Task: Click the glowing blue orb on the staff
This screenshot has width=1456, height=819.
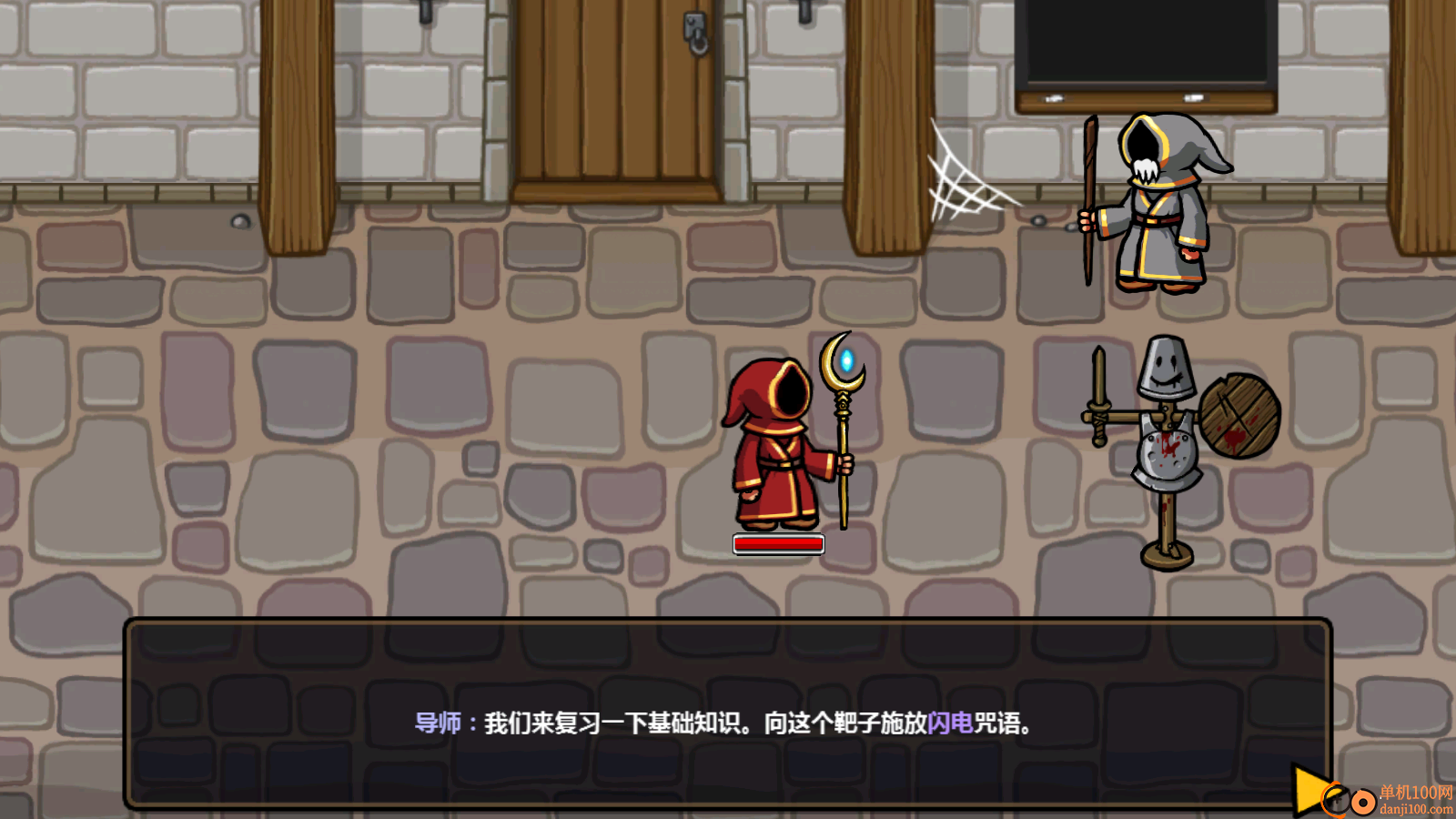Action: [845, 359]
